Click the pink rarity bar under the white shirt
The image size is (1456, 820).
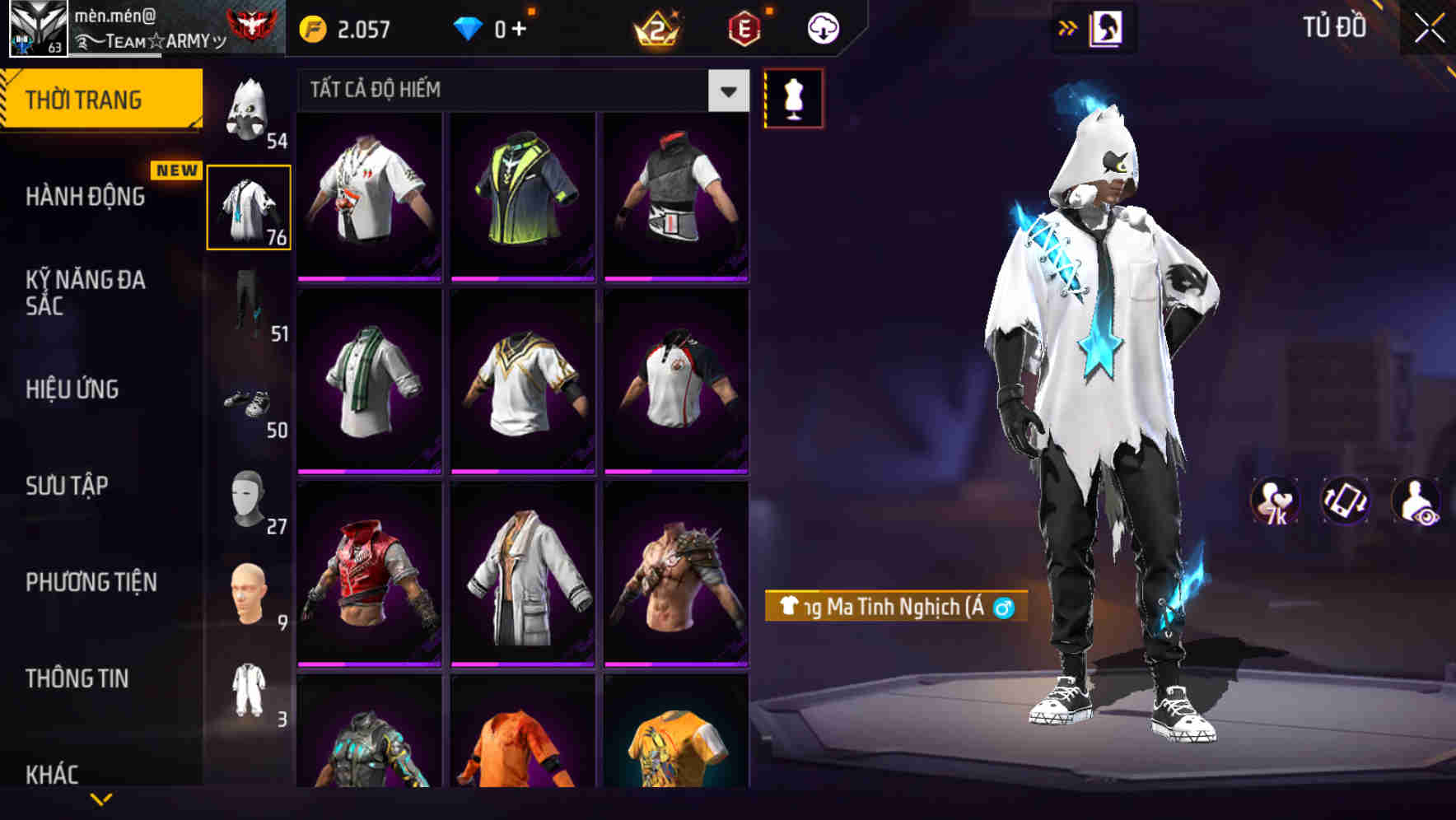[368, 279]
